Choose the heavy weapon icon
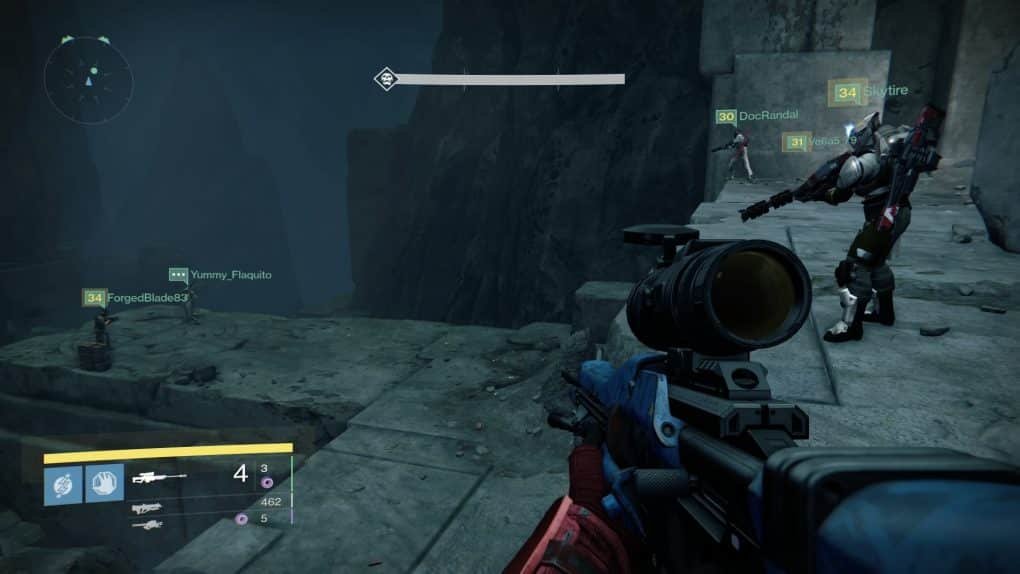This screenshot has width=1020, height=574. (x=147, y=523)
